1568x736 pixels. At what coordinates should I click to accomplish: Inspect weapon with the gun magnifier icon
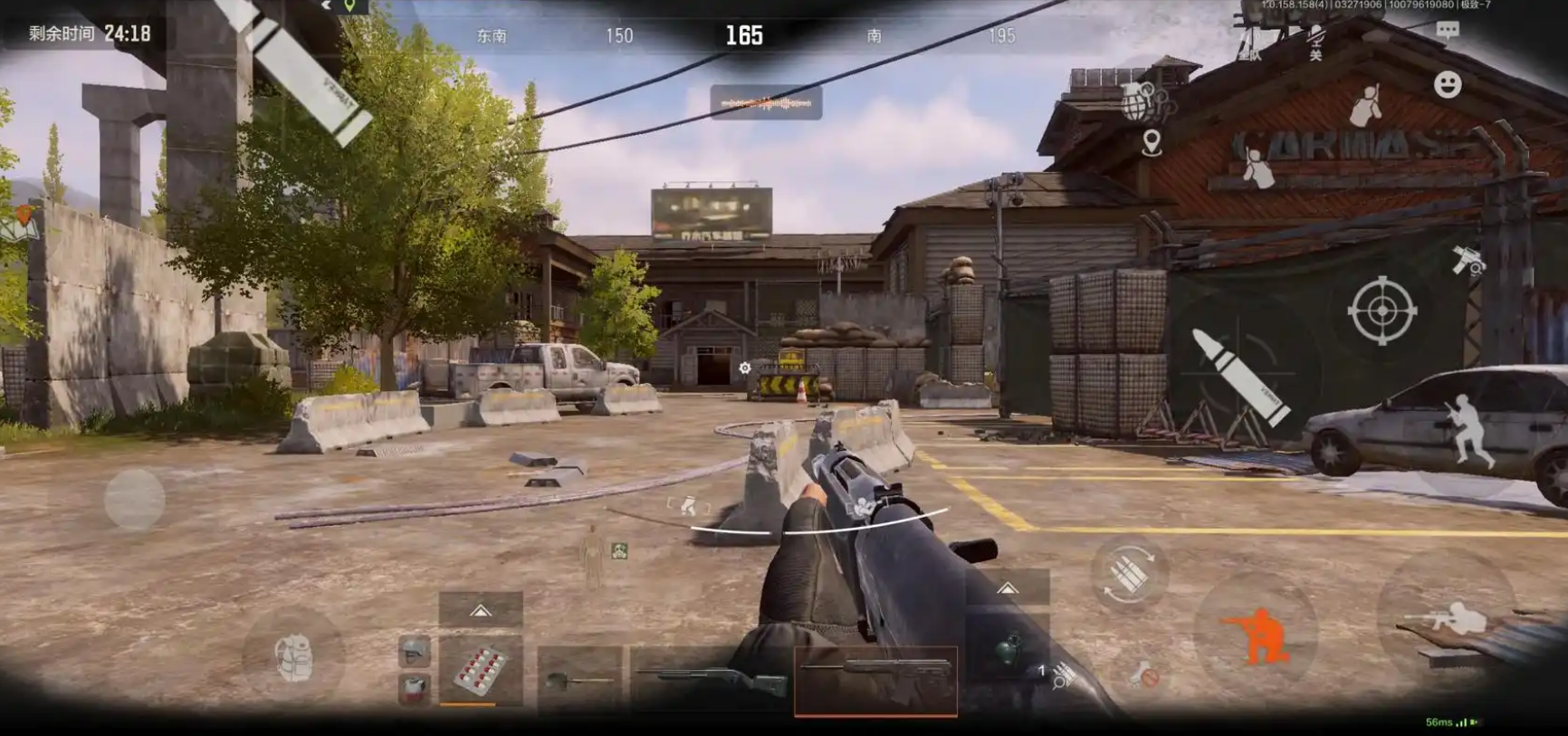(1468, 260)
